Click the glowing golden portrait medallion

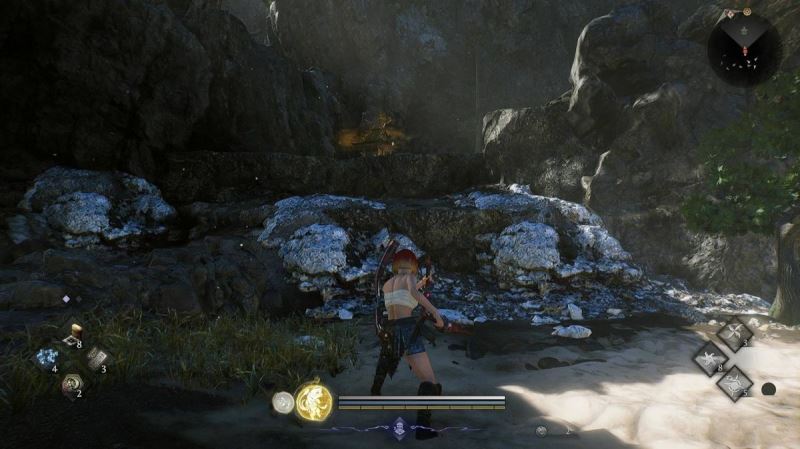pyautogui.click(x=314, y=403)
